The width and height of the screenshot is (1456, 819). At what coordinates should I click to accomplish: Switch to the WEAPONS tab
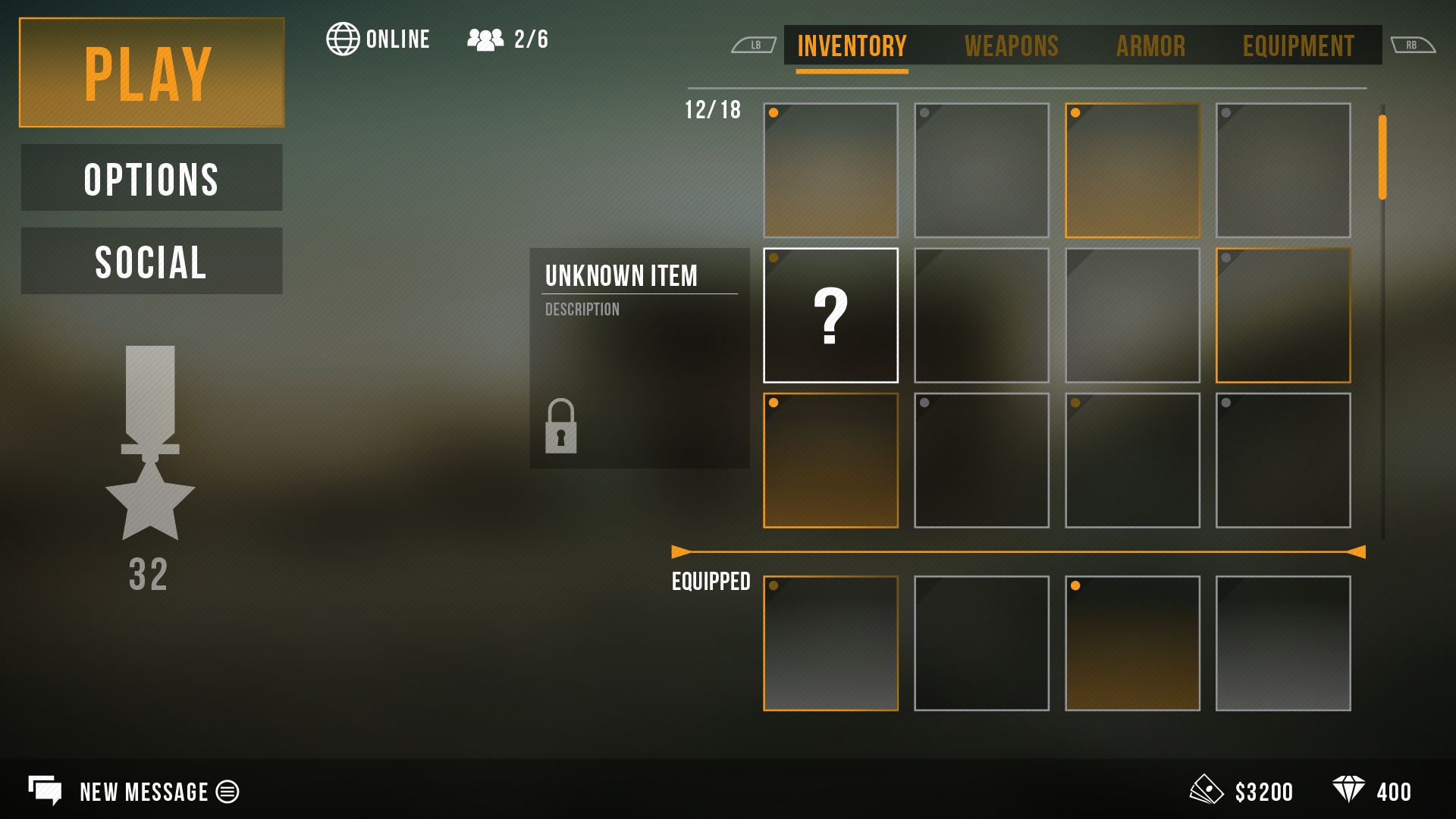tap(1011, 46)
